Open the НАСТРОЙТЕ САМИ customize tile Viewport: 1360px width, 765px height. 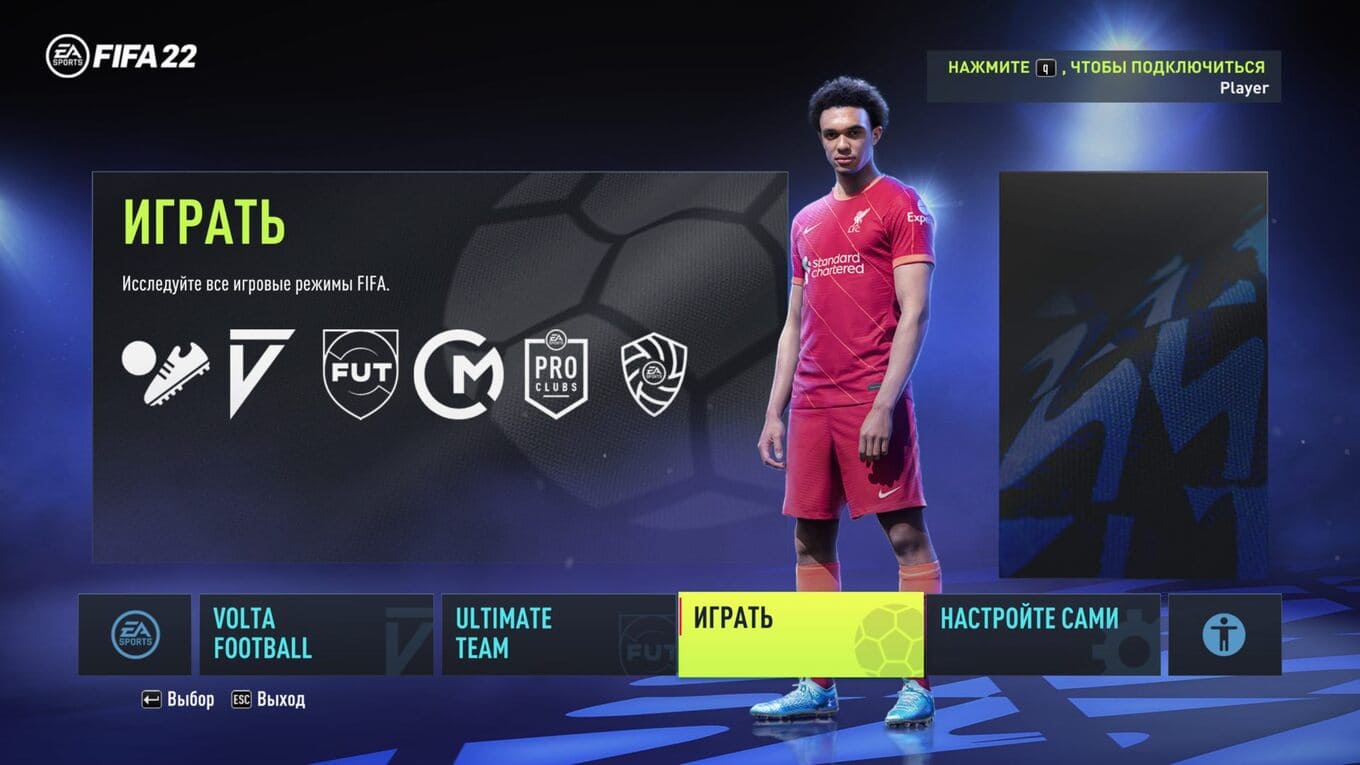1042,634
